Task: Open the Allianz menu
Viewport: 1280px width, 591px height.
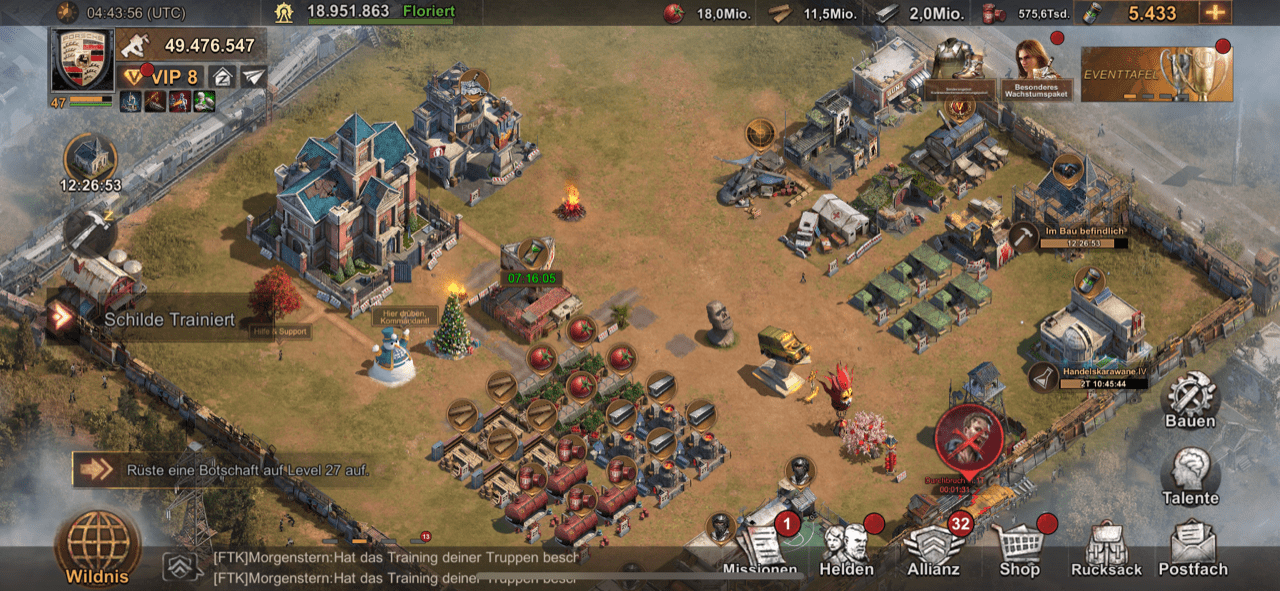Action: coord(932,551)
